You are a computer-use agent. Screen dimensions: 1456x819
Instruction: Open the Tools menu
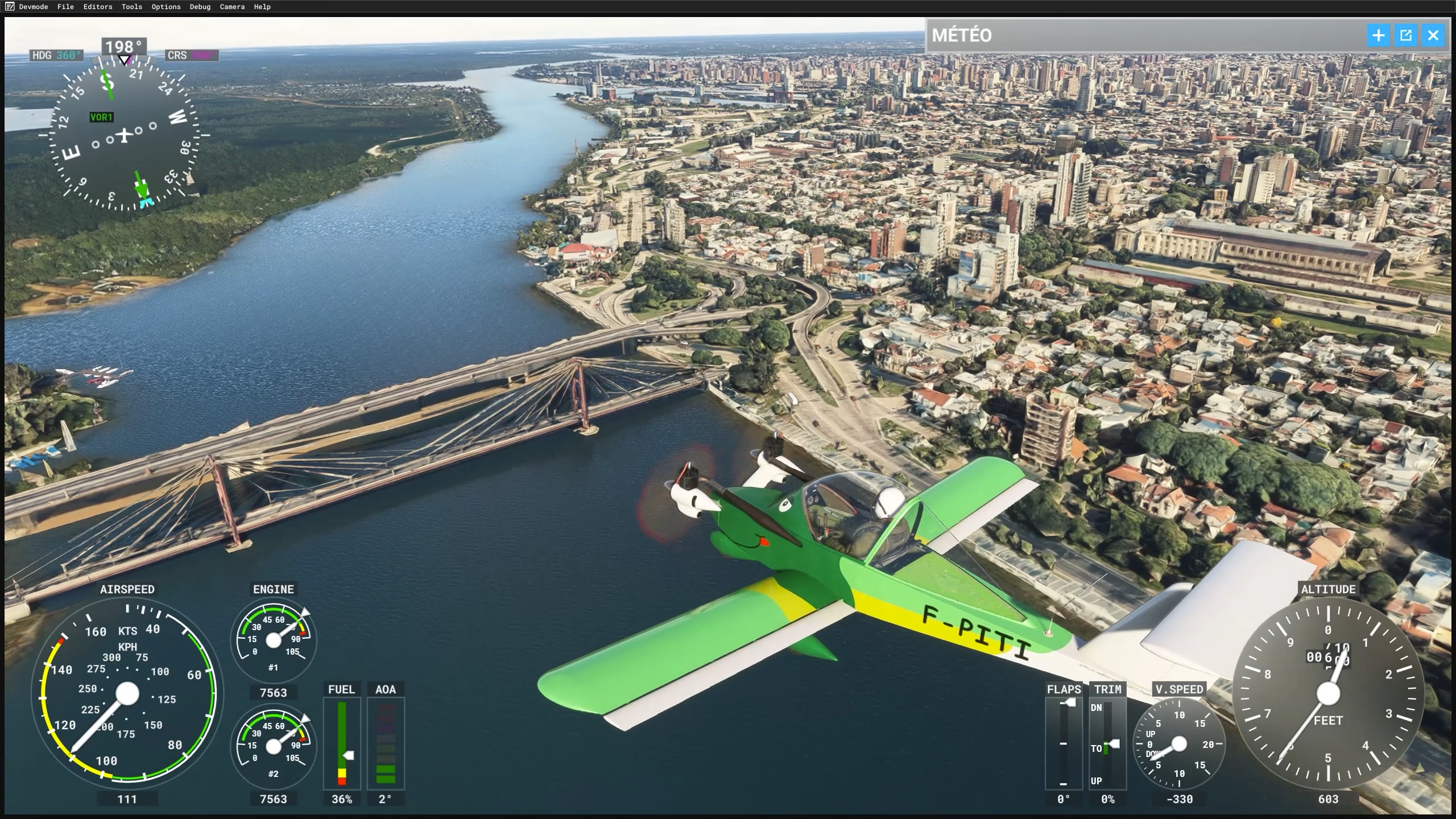131,7
